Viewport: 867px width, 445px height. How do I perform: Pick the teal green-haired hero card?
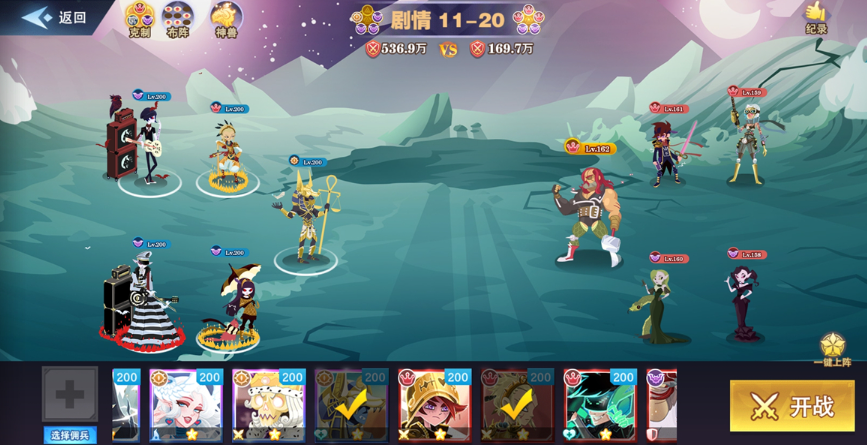pos(600,405)
